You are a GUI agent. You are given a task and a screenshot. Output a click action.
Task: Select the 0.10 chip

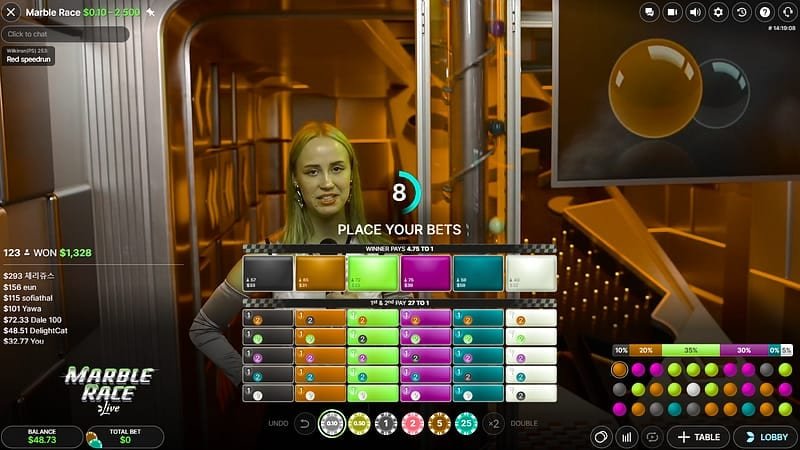(x=335, y=423)
